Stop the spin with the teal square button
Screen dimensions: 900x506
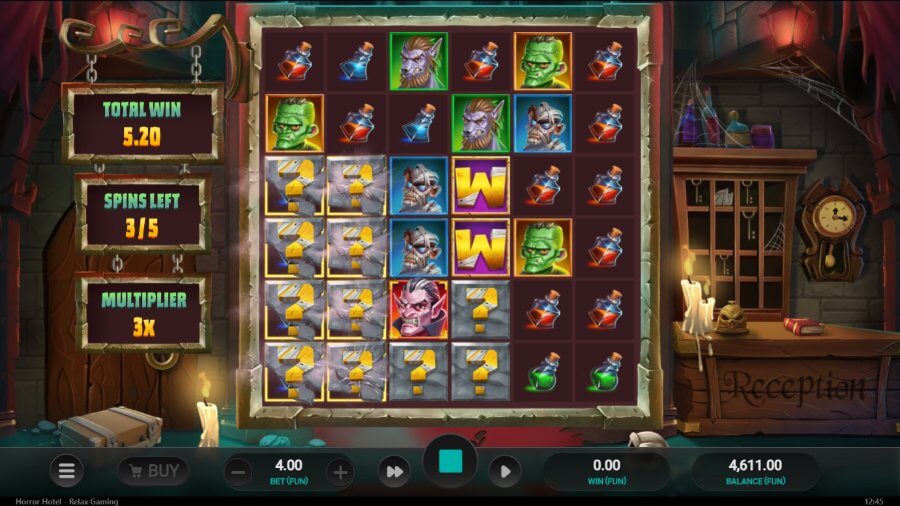pyautogui.click(x=450, y=462)
